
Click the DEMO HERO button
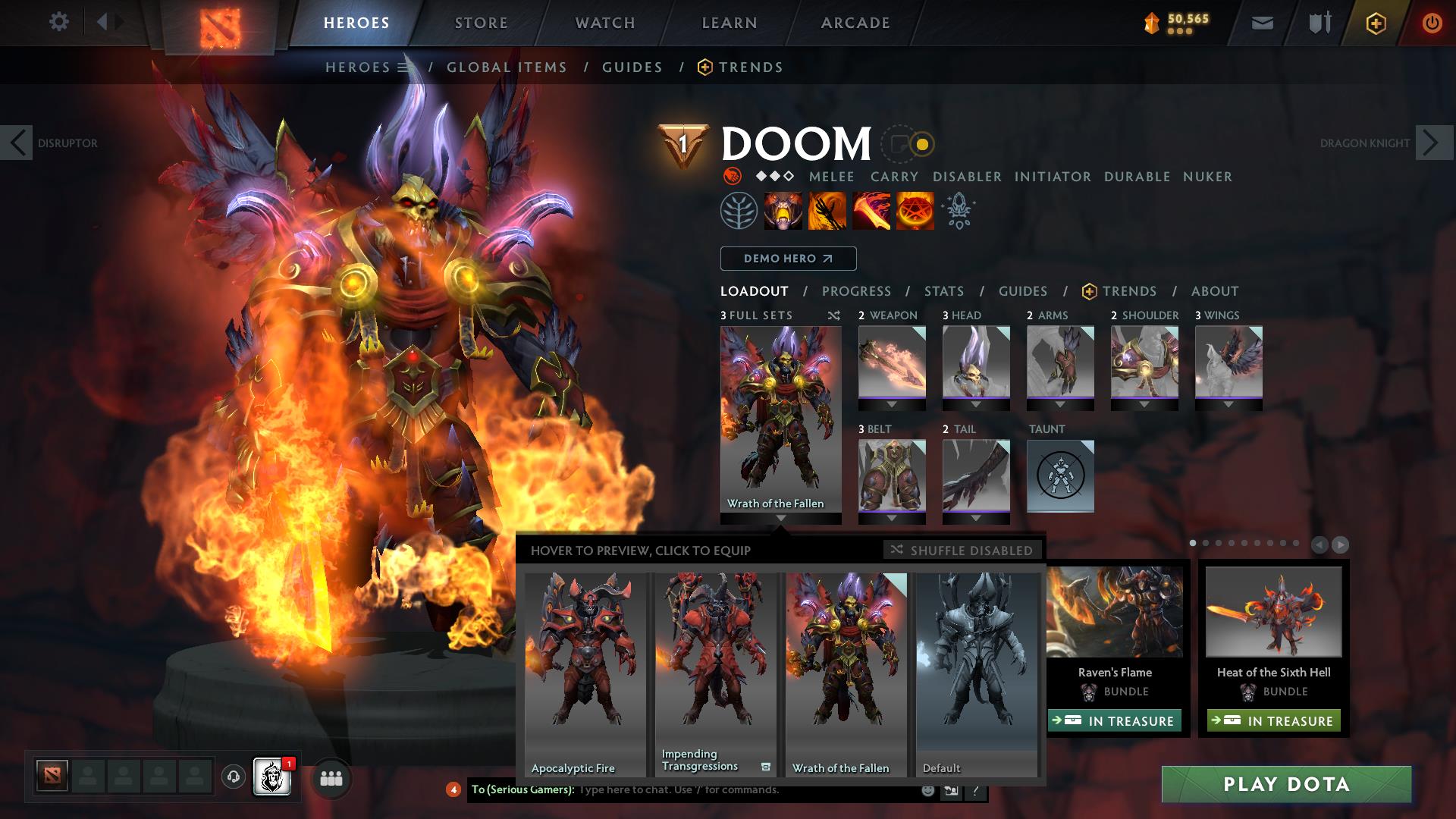(x=787, y=259)
